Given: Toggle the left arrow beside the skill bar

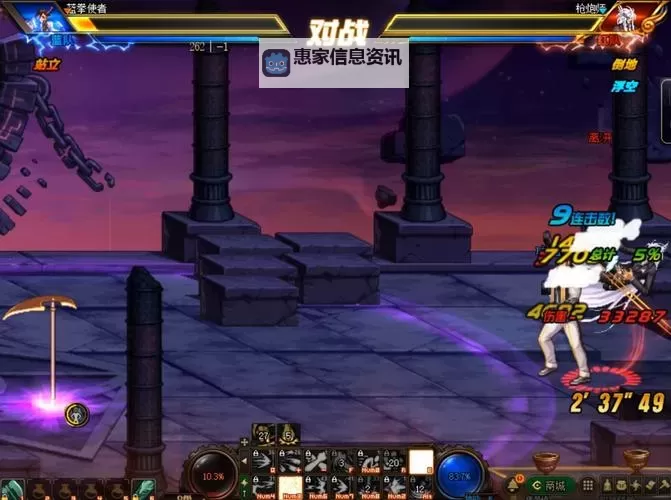Looking at the screenshot, I should (244, 461).
